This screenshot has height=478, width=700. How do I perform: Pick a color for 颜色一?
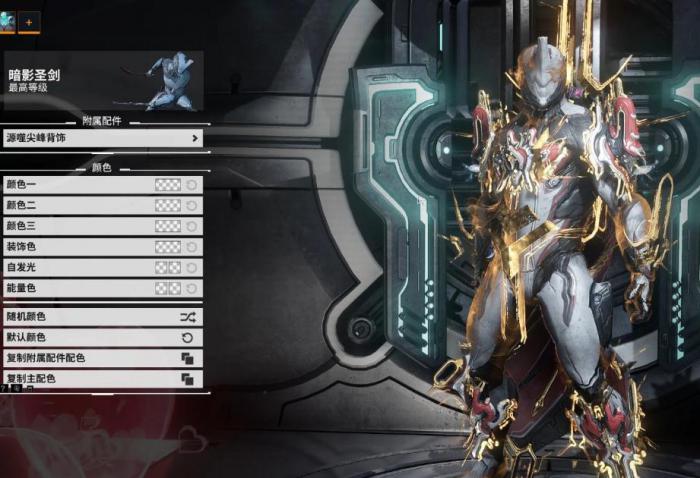tap(167, 185)
